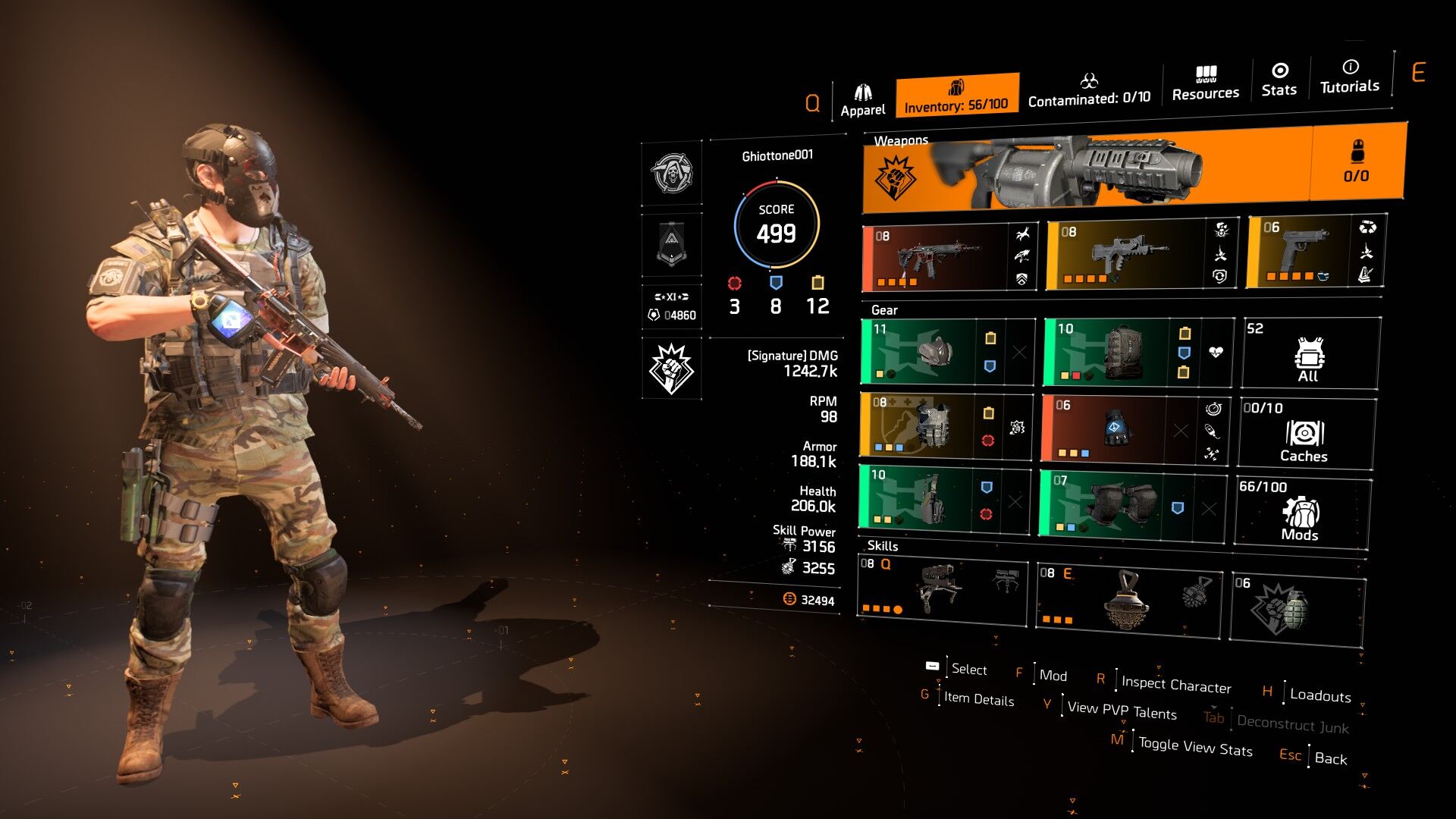Open the Inventory tab

point(956,96)
